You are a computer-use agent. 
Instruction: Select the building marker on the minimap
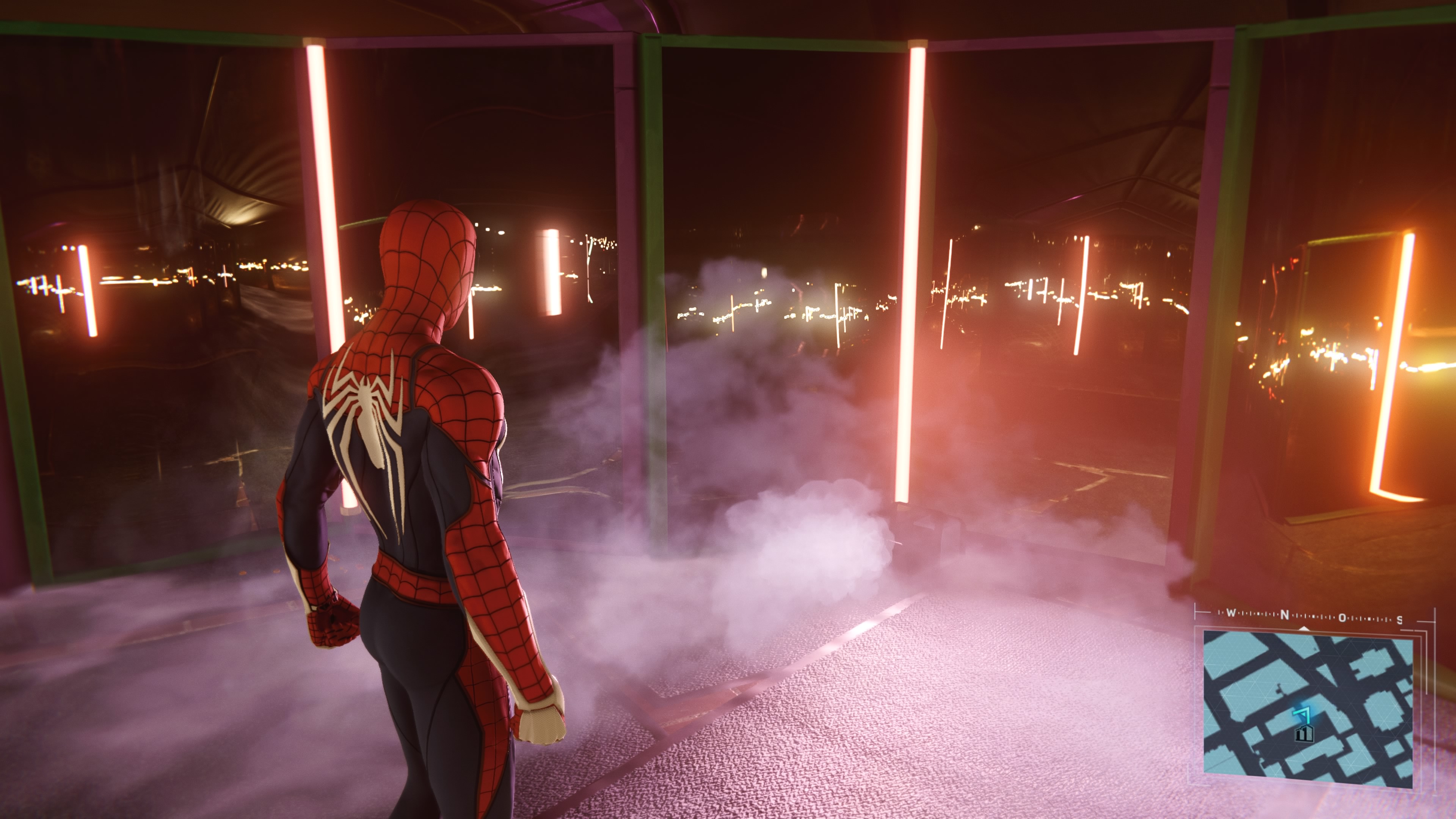[1304, 734]
